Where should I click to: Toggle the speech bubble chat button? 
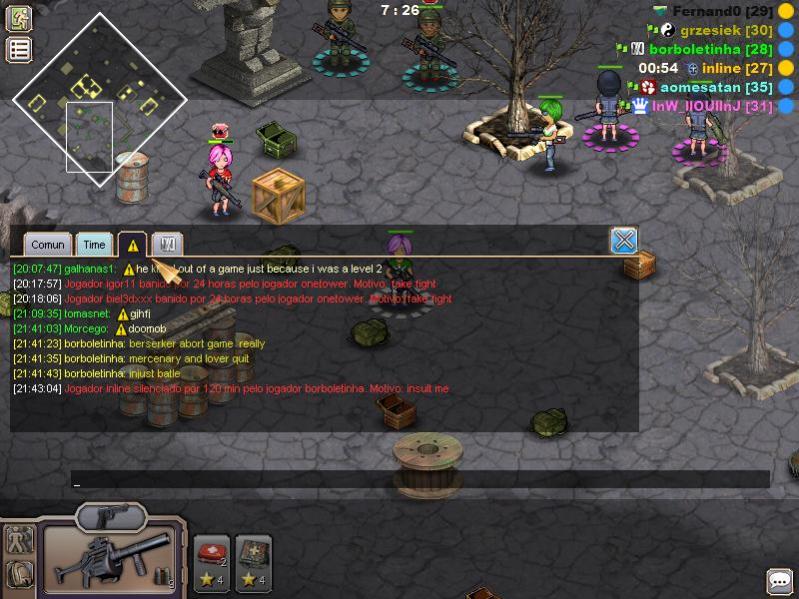click(779, 581)
